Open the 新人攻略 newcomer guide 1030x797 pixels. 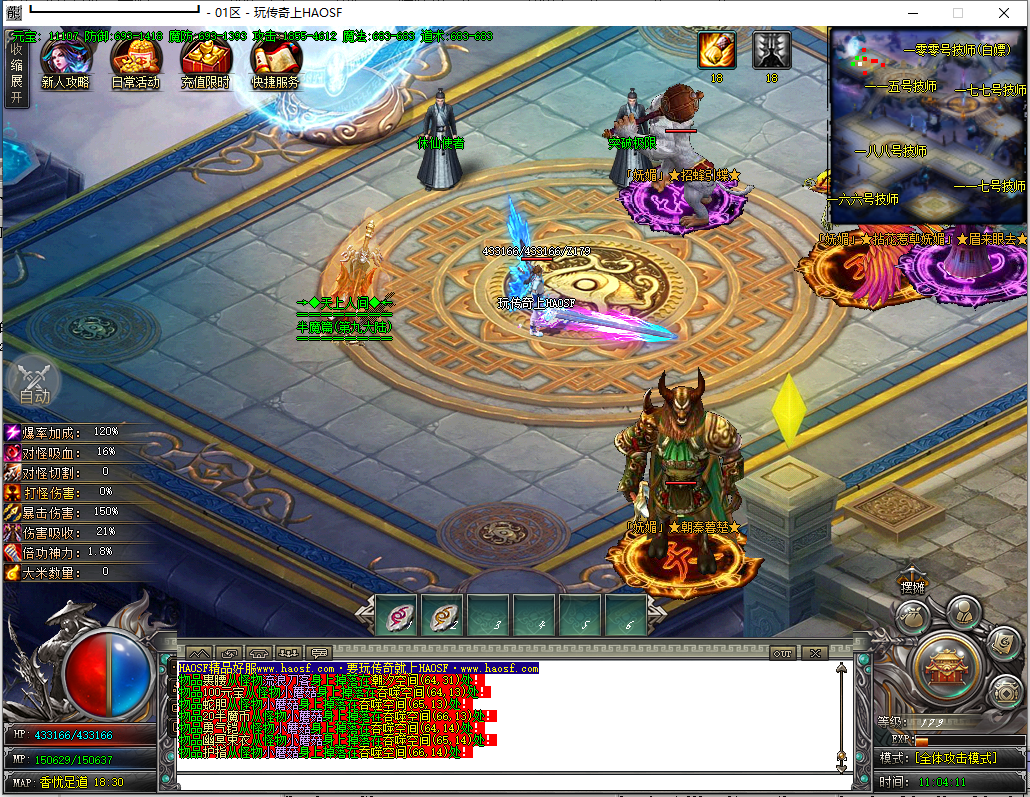click(65, 64)
